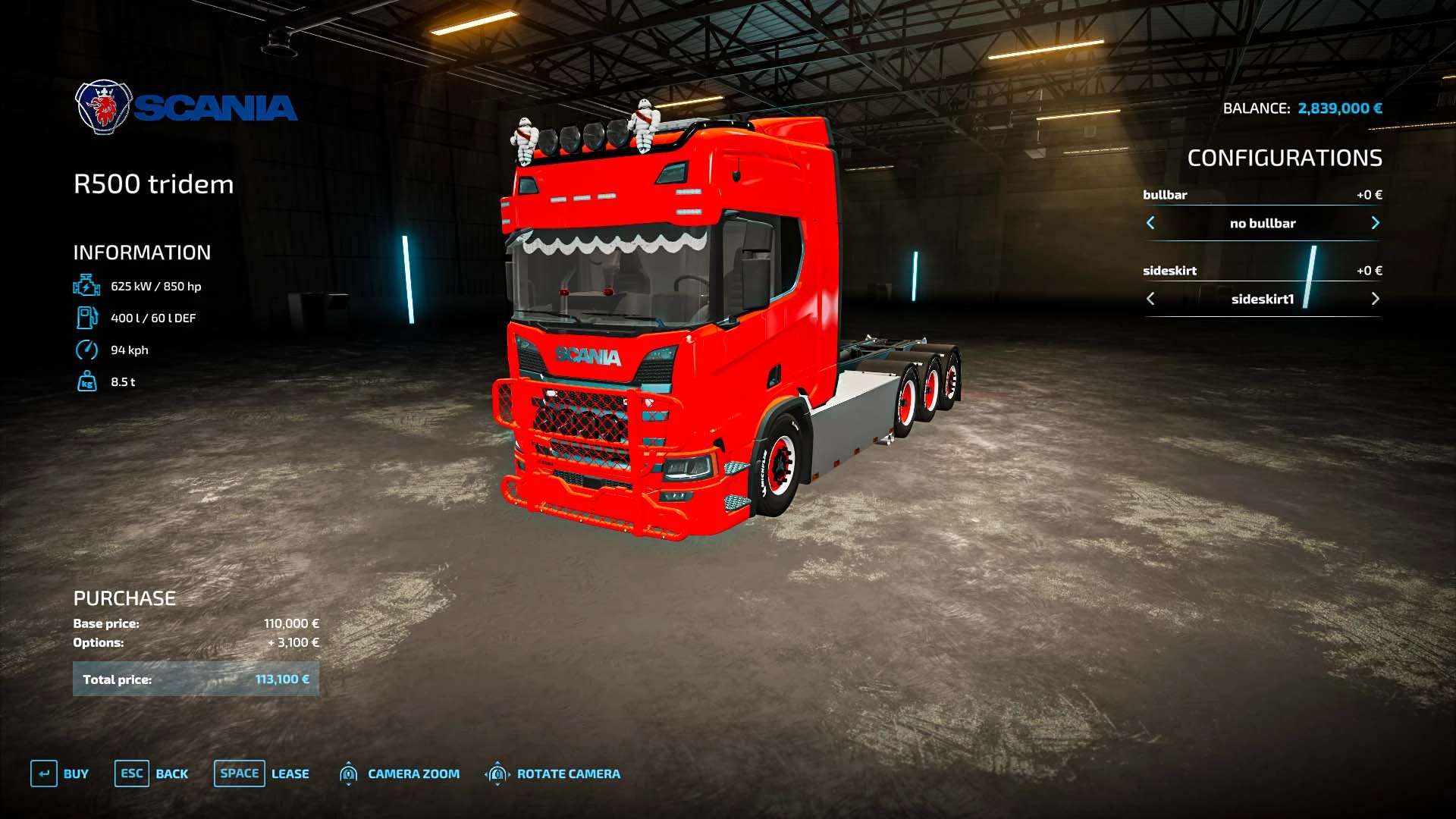This screenshot has height=819, width=1456.
Task: Select the max speed gauge icon
Action: (87, 350)
